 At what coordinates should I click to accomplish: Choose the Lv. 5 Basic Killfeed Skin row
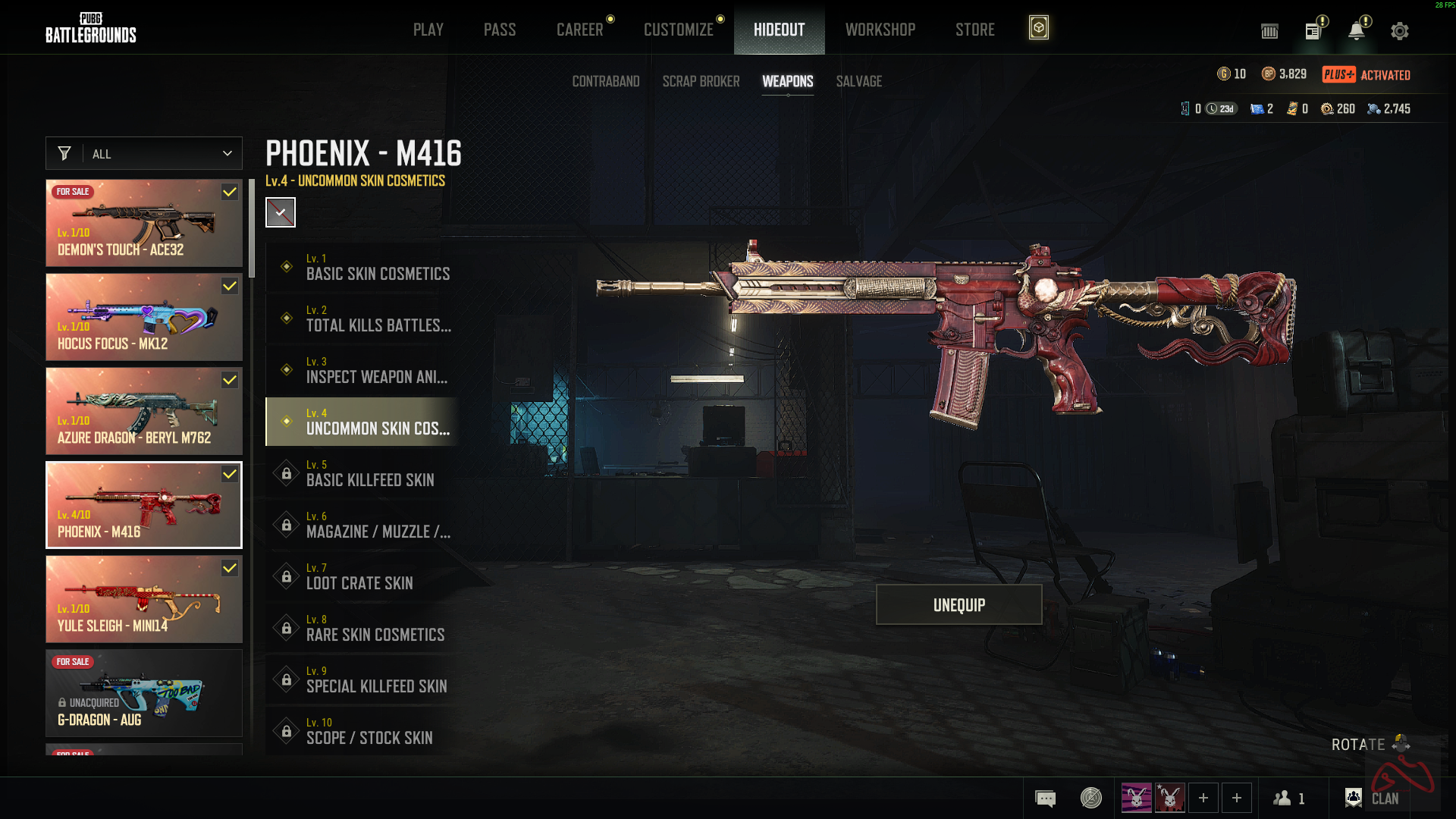pyautogui.click(x=362, y=473)
